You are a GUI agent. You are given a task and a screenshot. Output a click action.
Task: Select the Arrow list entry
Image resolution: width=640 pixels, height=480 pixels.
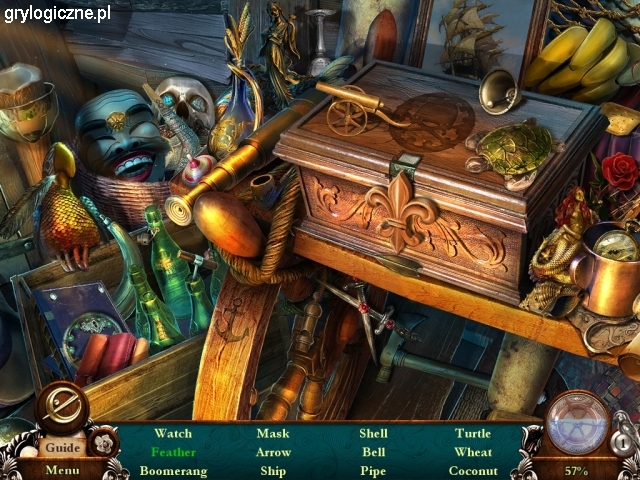point(273,452)
